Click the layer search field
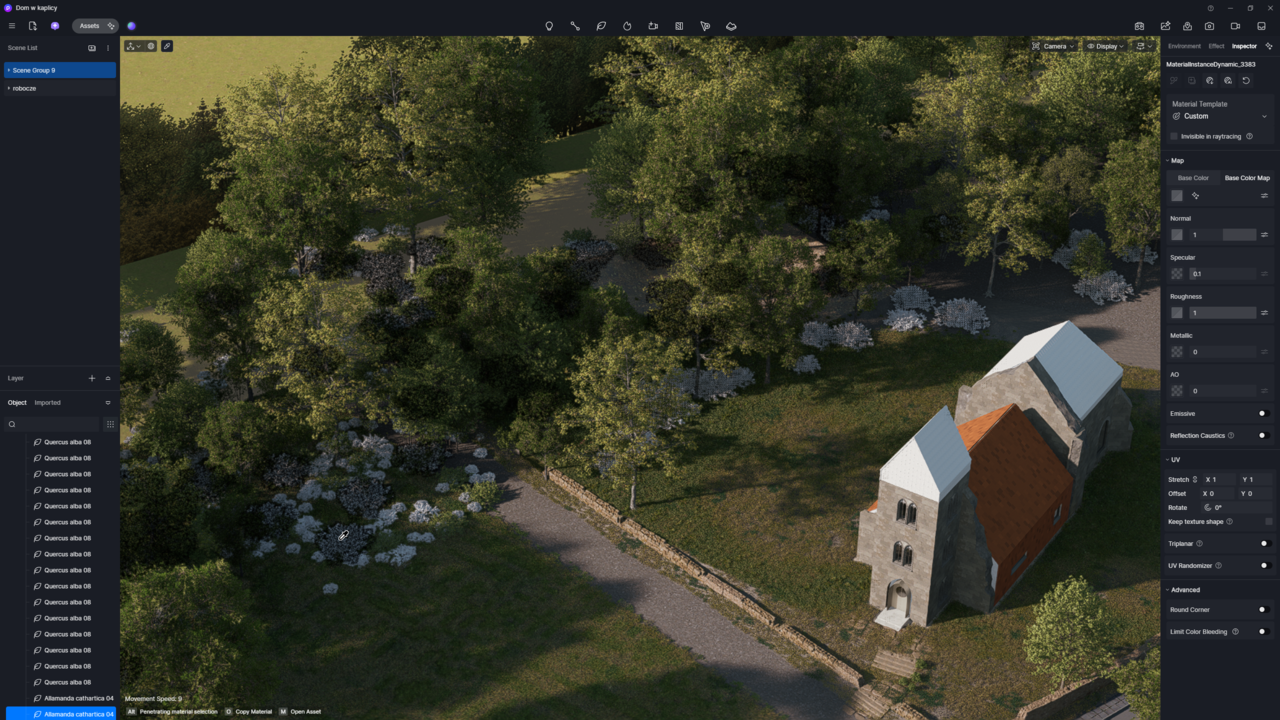 (55, 424)
